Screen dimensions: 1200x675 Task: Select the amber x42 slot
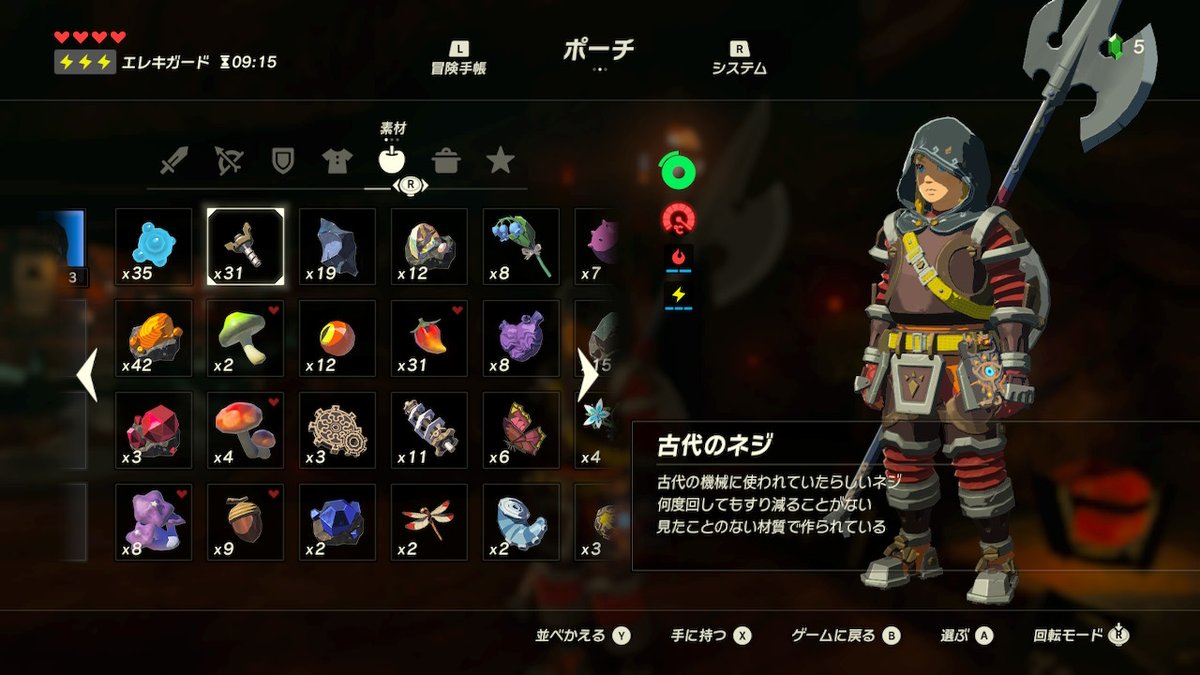[x=154, y=339]
